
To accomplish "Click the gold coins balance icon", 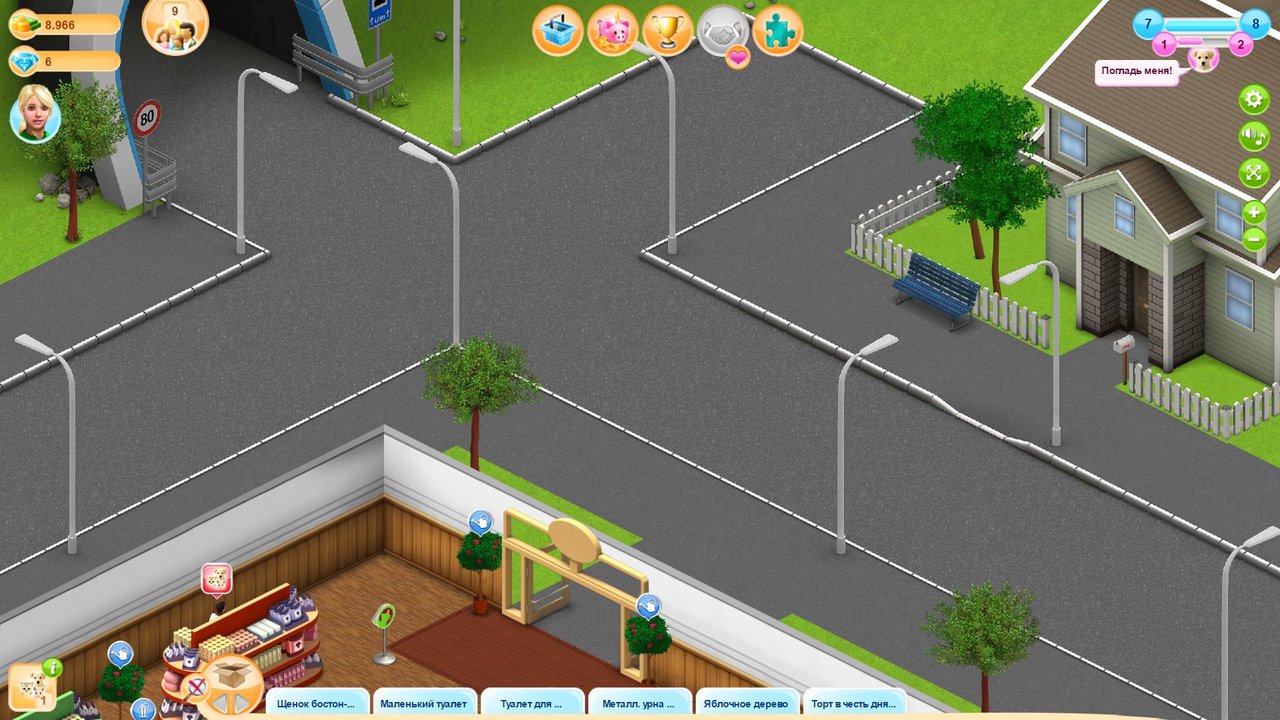I will click(26, 25).
